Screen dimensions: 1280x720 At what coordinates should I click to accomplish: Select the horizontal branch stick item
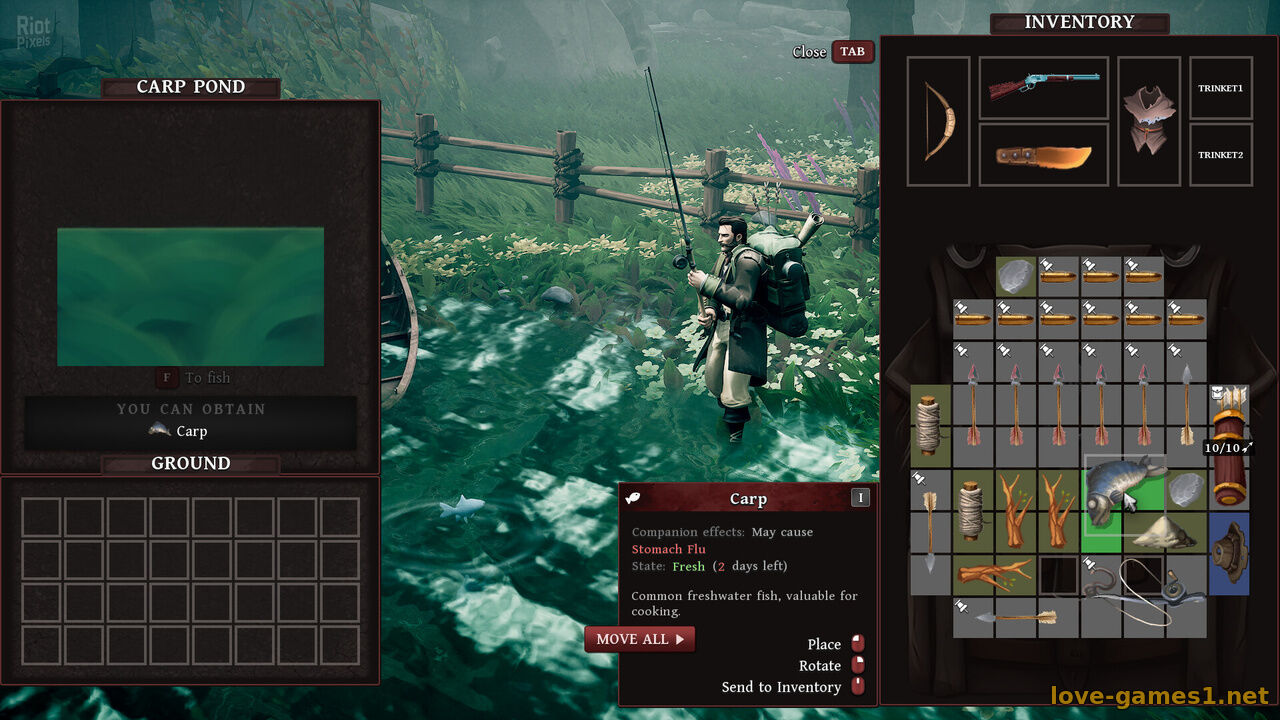pyautogui.click(x=993, y=575)
